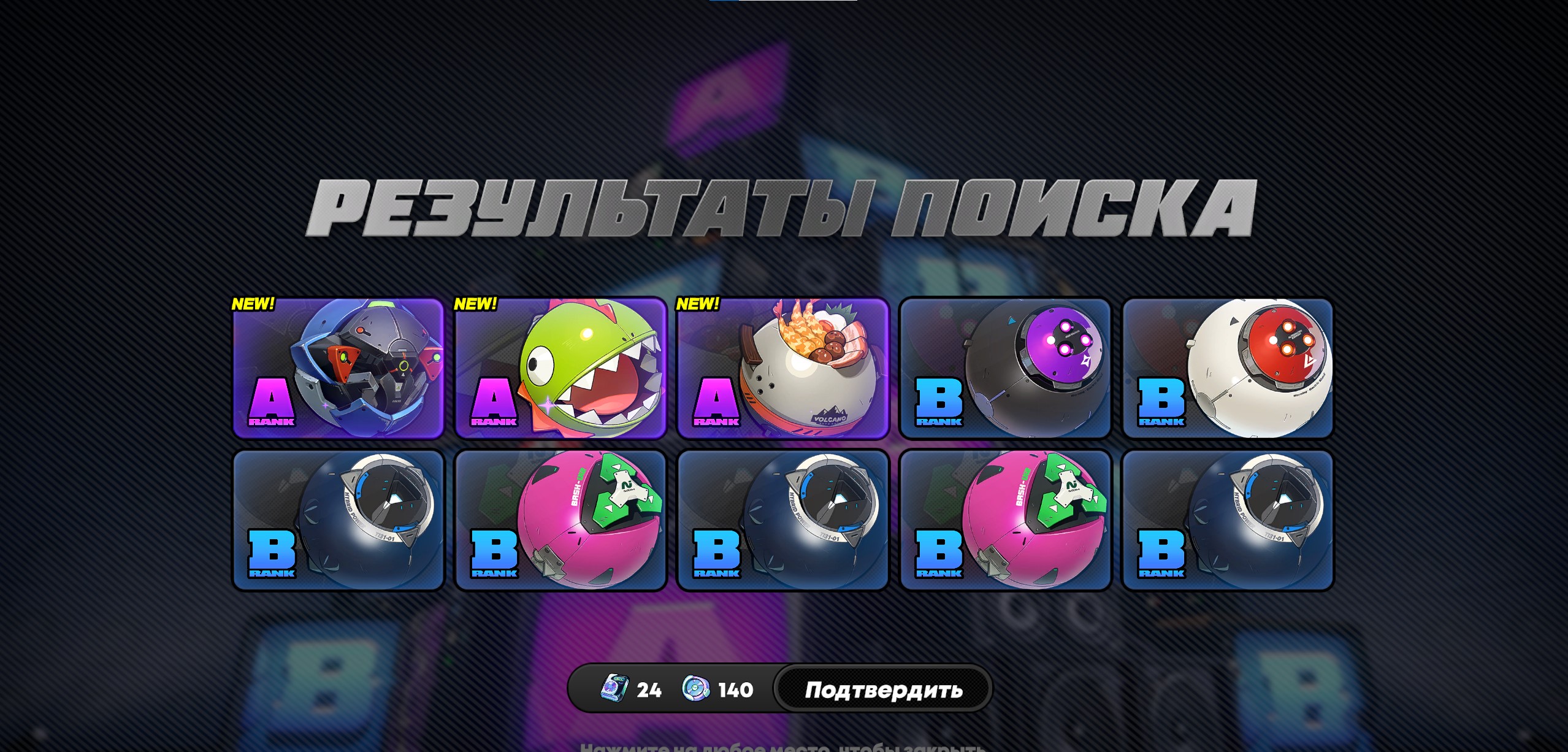The height and width of the screenshot is (752, 1568).
Task: Confirm the search results with Подтвердить
Action: (882, 689)
